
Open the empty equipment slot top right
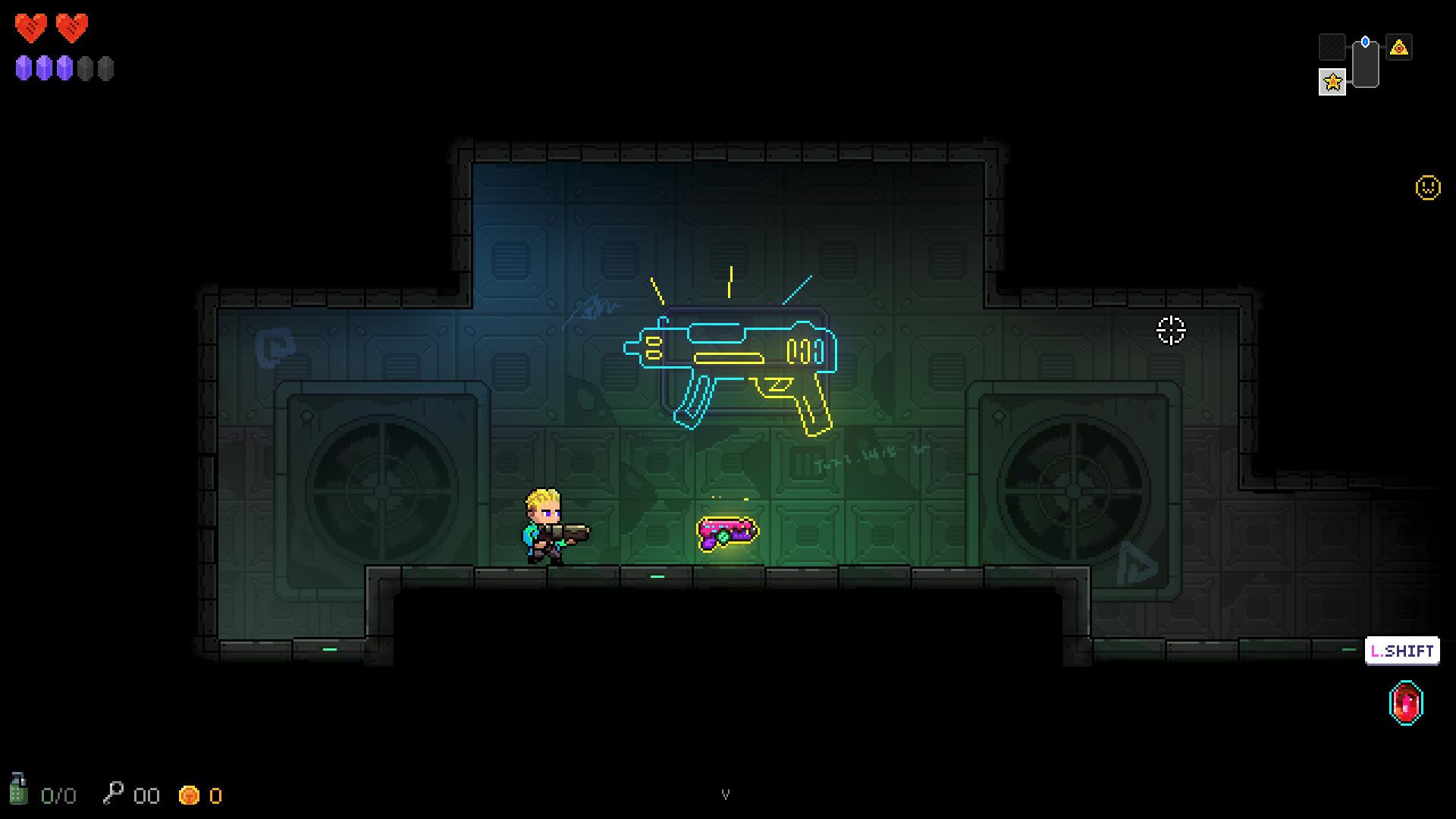(x=1332, y=46)
